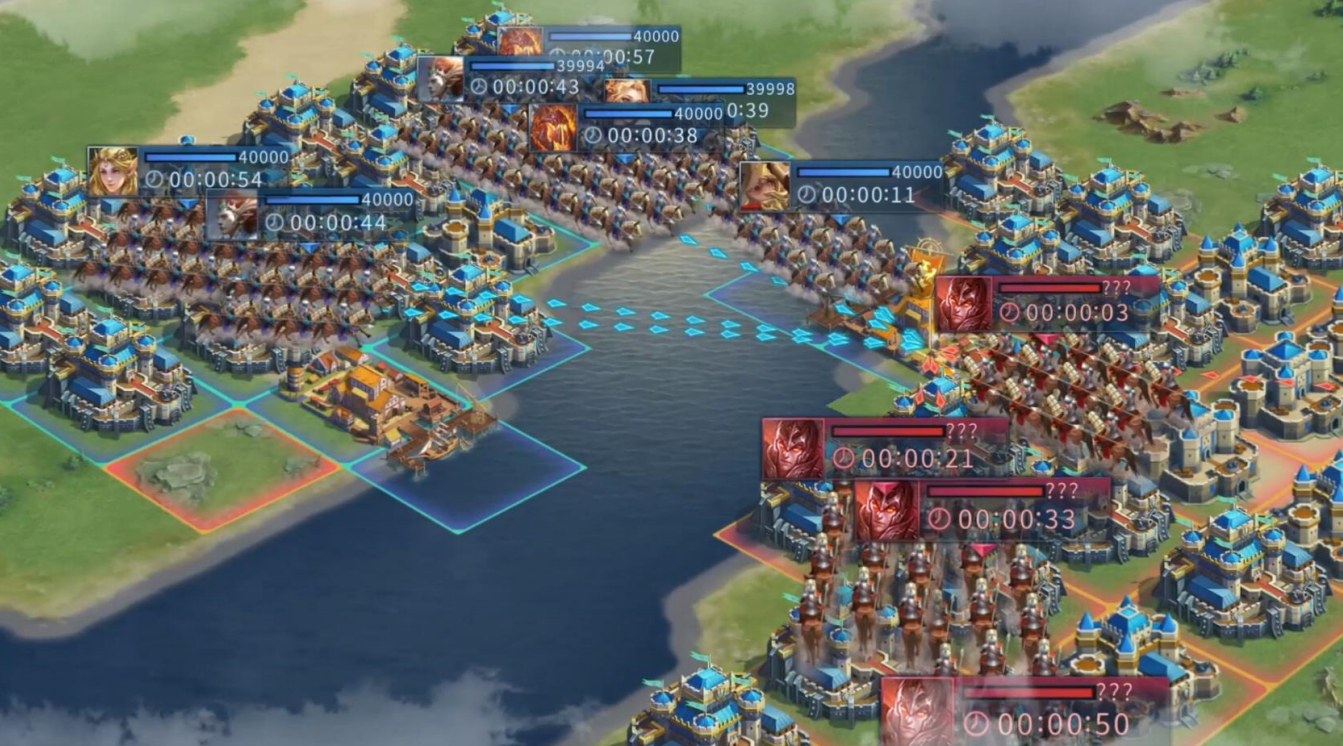This screenshot has height=746, width=1343.
Task: Click the commander portrait with timer 00:00:43
Action: pos(441,78)
